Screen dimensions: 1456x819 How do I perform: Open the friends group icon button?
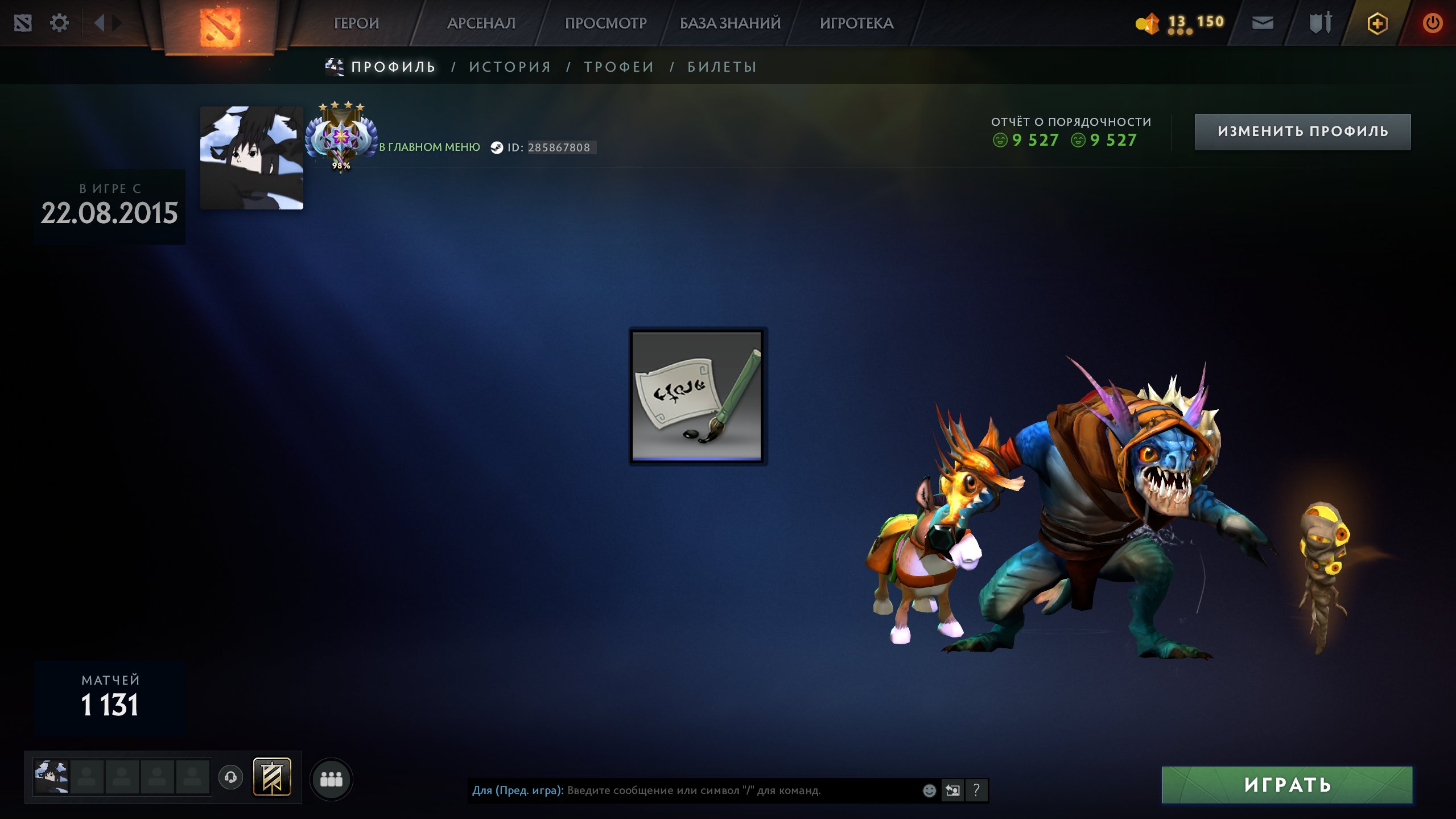pos(331,779)
